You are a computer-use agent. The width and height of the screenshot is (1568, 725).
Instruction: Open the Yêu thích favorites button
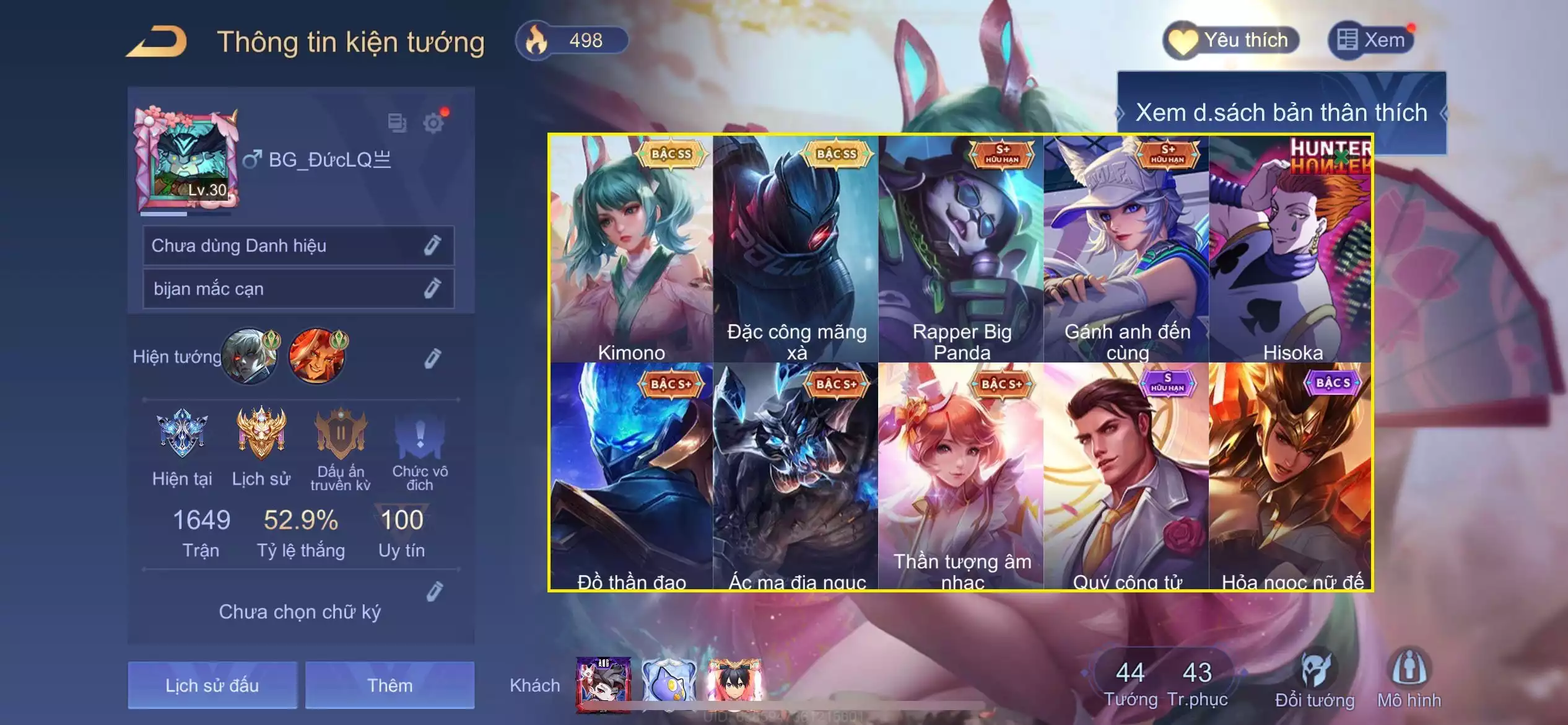[1231, 41]
